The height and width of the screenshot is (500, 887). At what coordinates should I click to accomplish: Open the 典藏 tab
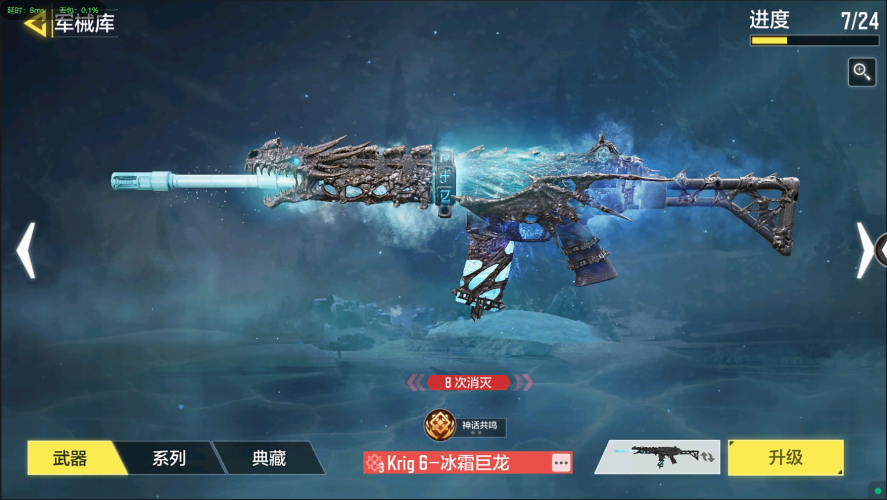269,458
